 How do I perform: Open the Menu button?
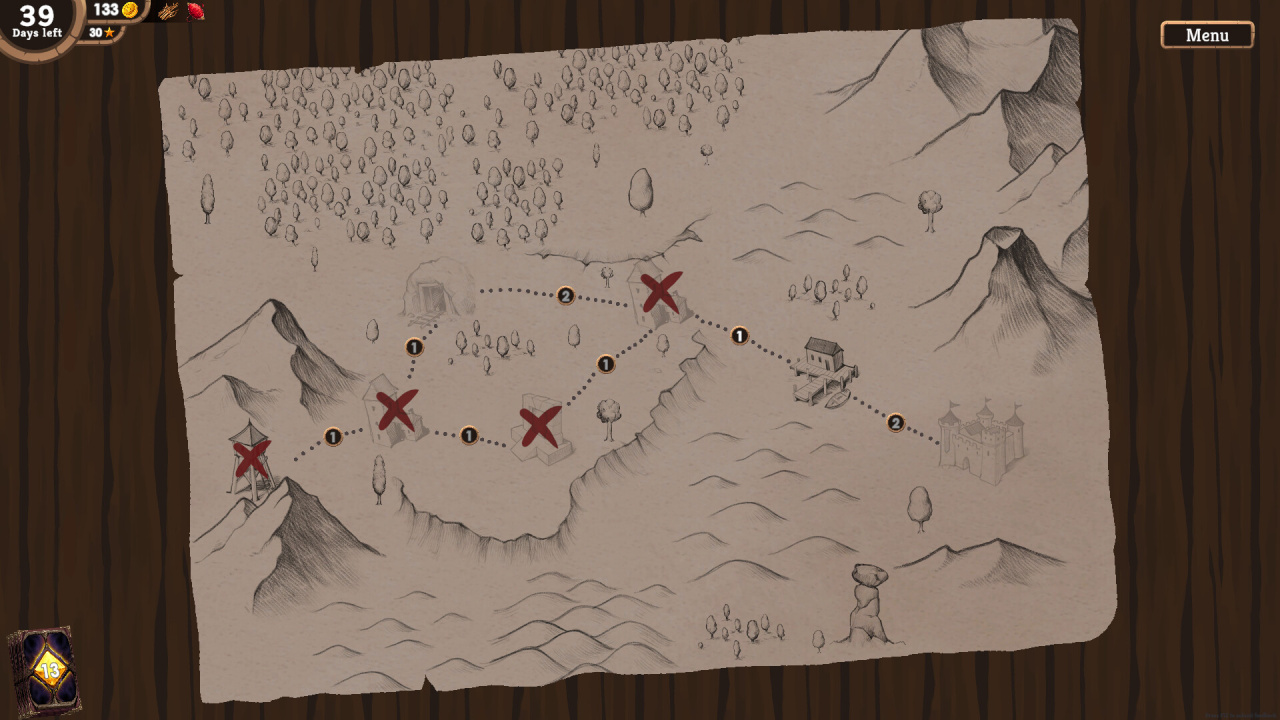pos(1207,35)
